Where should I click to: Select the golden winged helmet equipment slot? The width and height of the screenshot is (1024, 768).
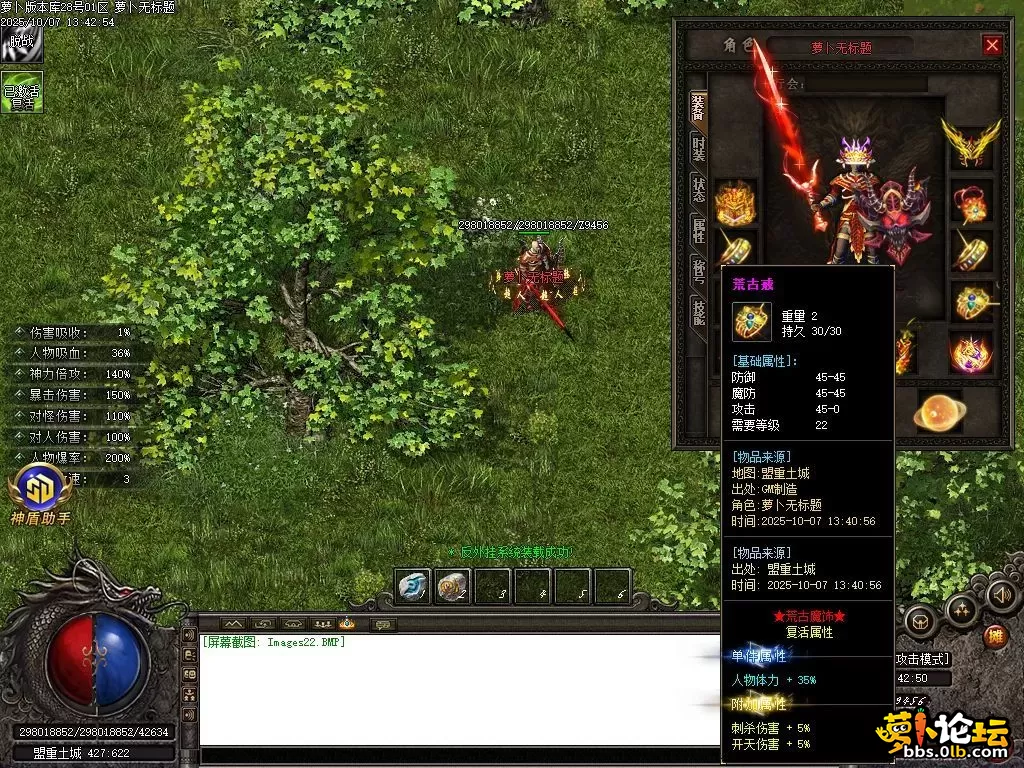click(x=970, y=142)
